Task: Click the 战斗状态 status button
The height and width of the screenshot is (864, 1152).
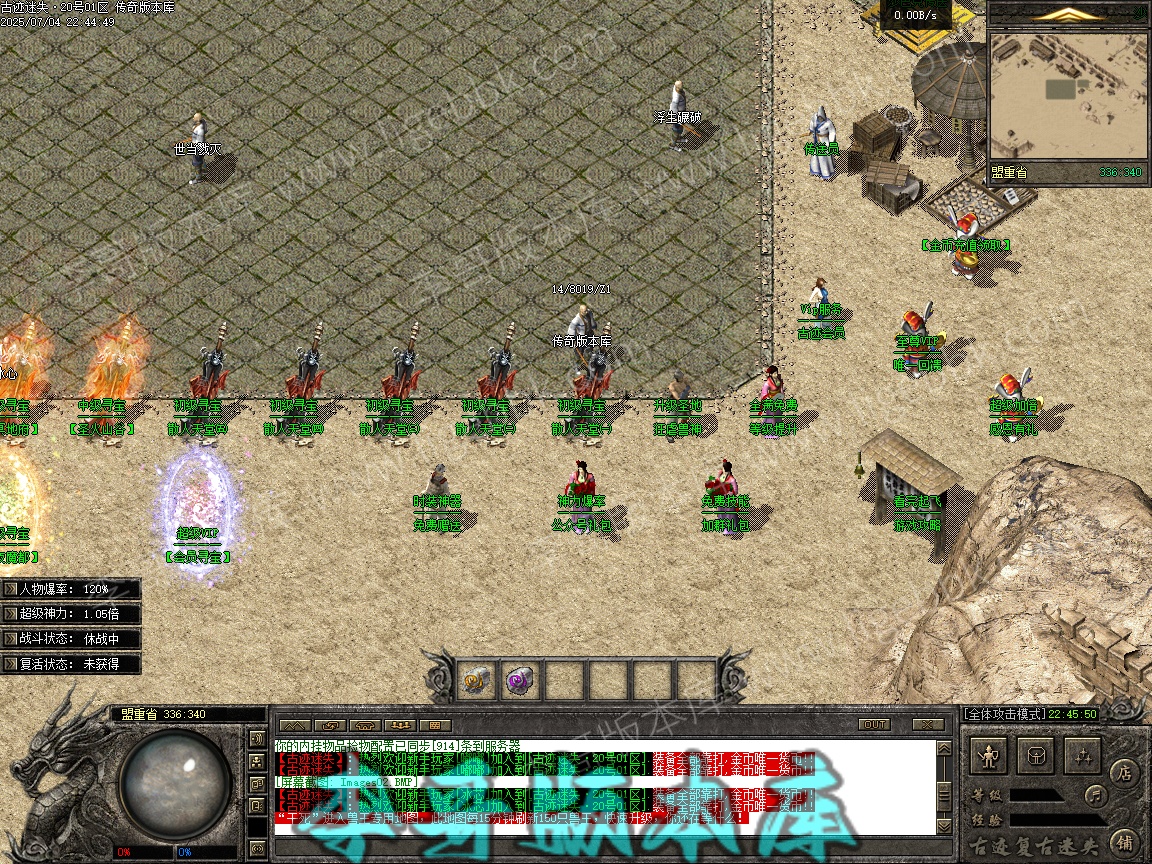Action: point(71,638)
